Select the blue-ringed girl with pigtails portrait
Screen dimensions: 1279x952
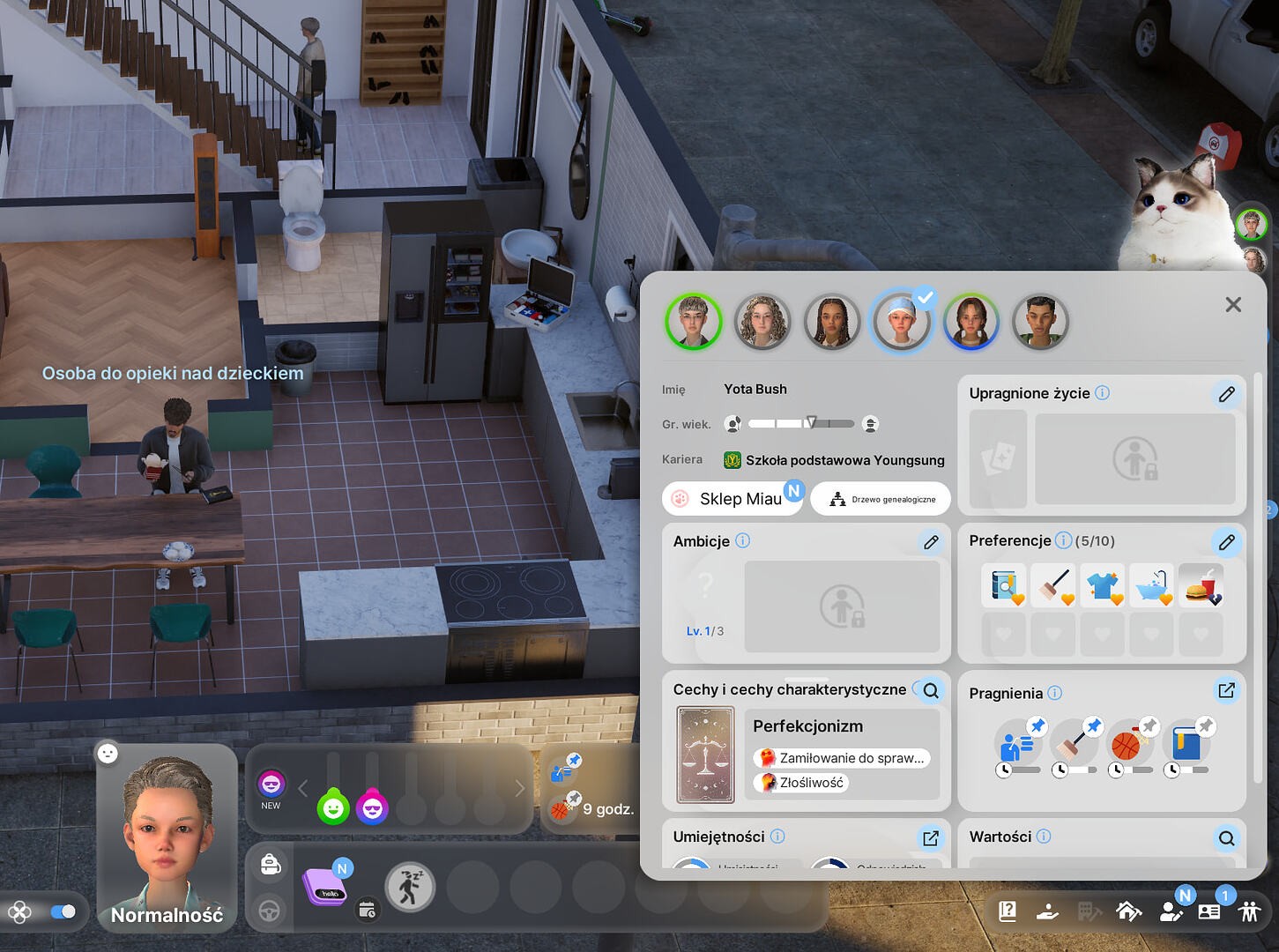point(970,322)
